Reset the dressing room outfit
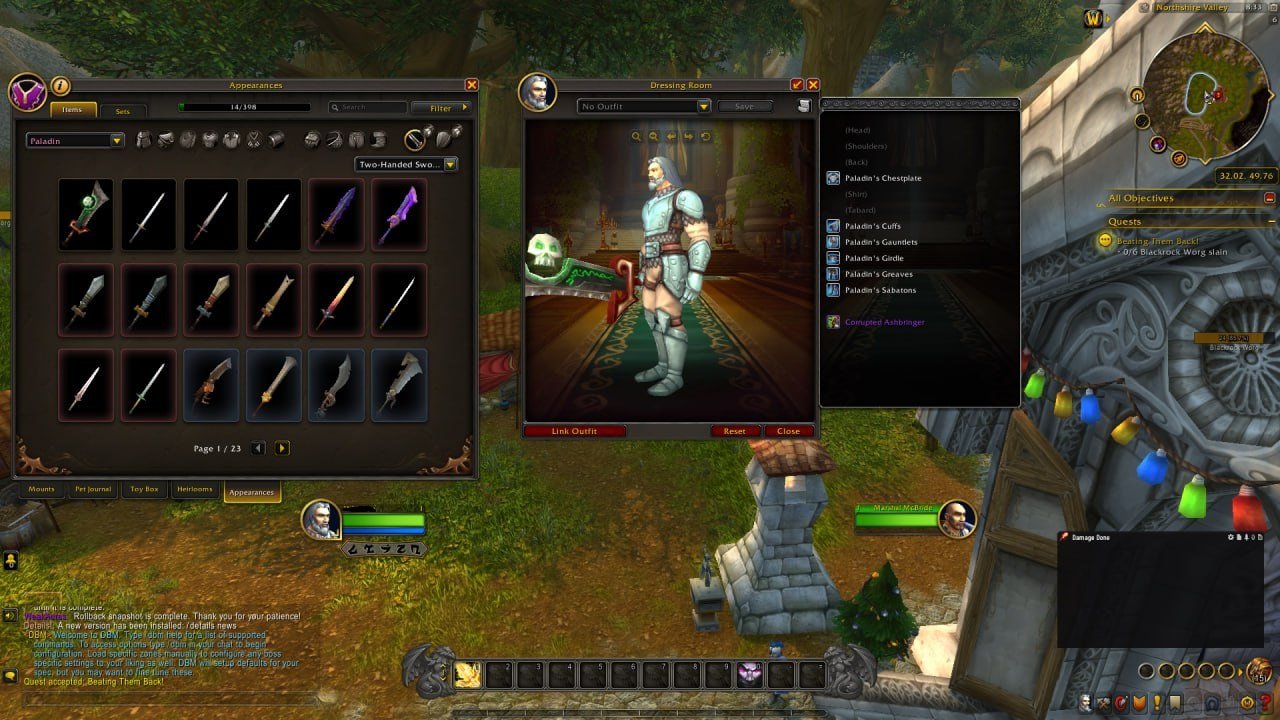Viewport: 1280px width, 720px height. (x=735, y=431)
